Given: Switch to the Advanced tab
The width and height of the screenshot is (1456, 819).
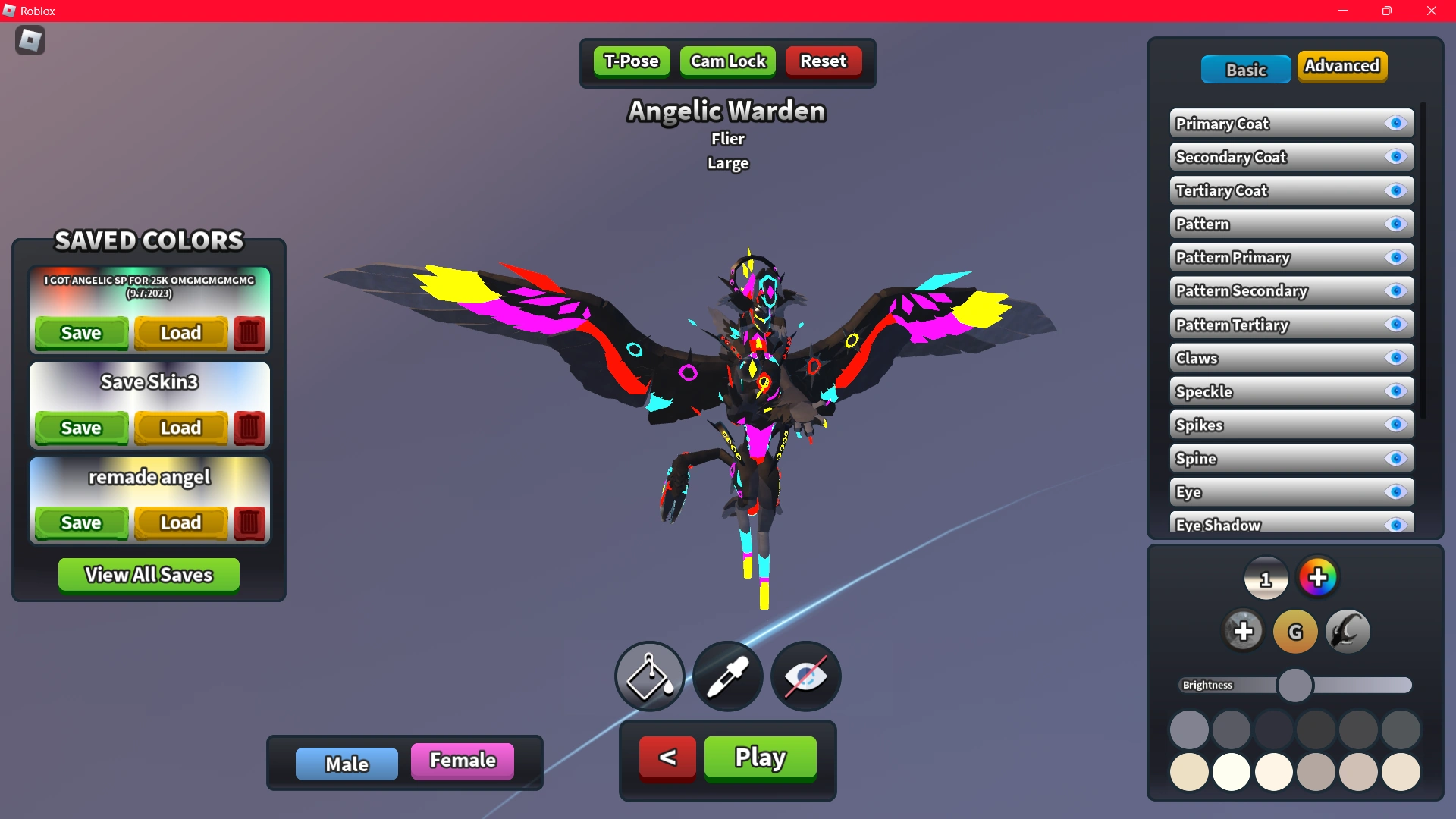Looking at the screenshot, I should (x=1342, y=66).
